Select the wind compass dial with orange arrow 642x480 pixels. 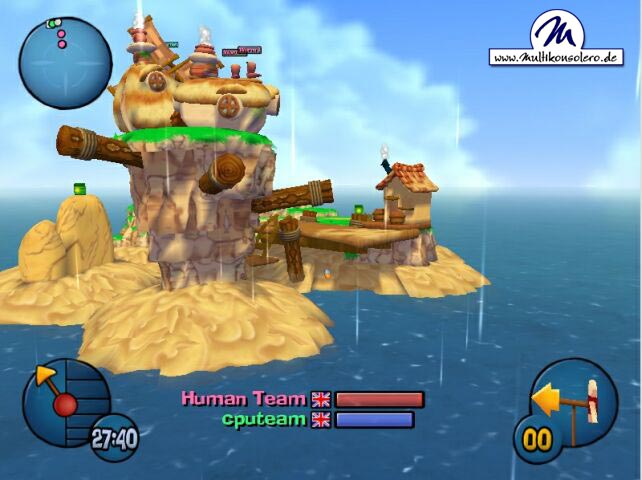[x=62, y=400]
